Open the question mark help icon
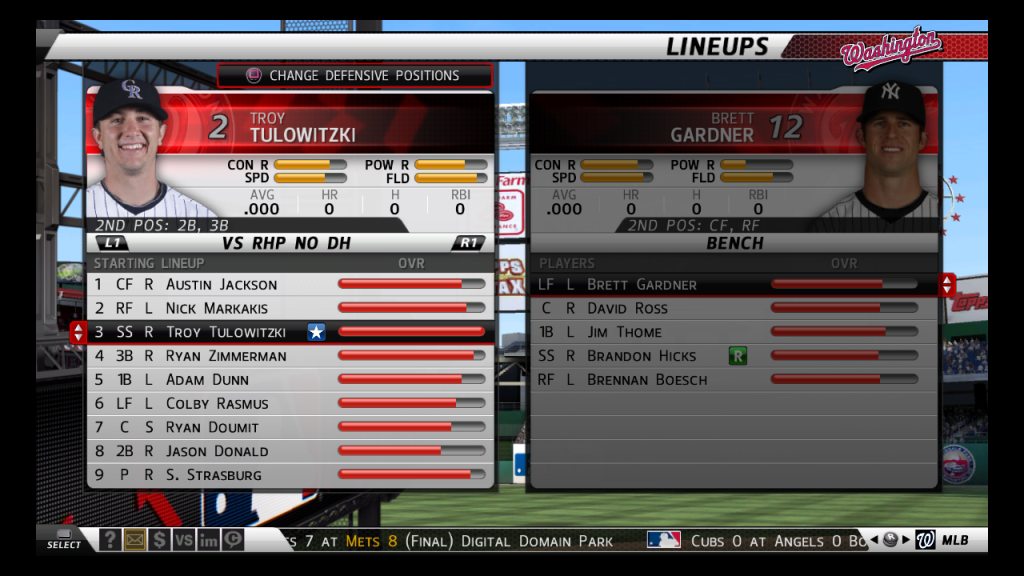Screen dimensions: 1024x576 [x=110, y=540]
